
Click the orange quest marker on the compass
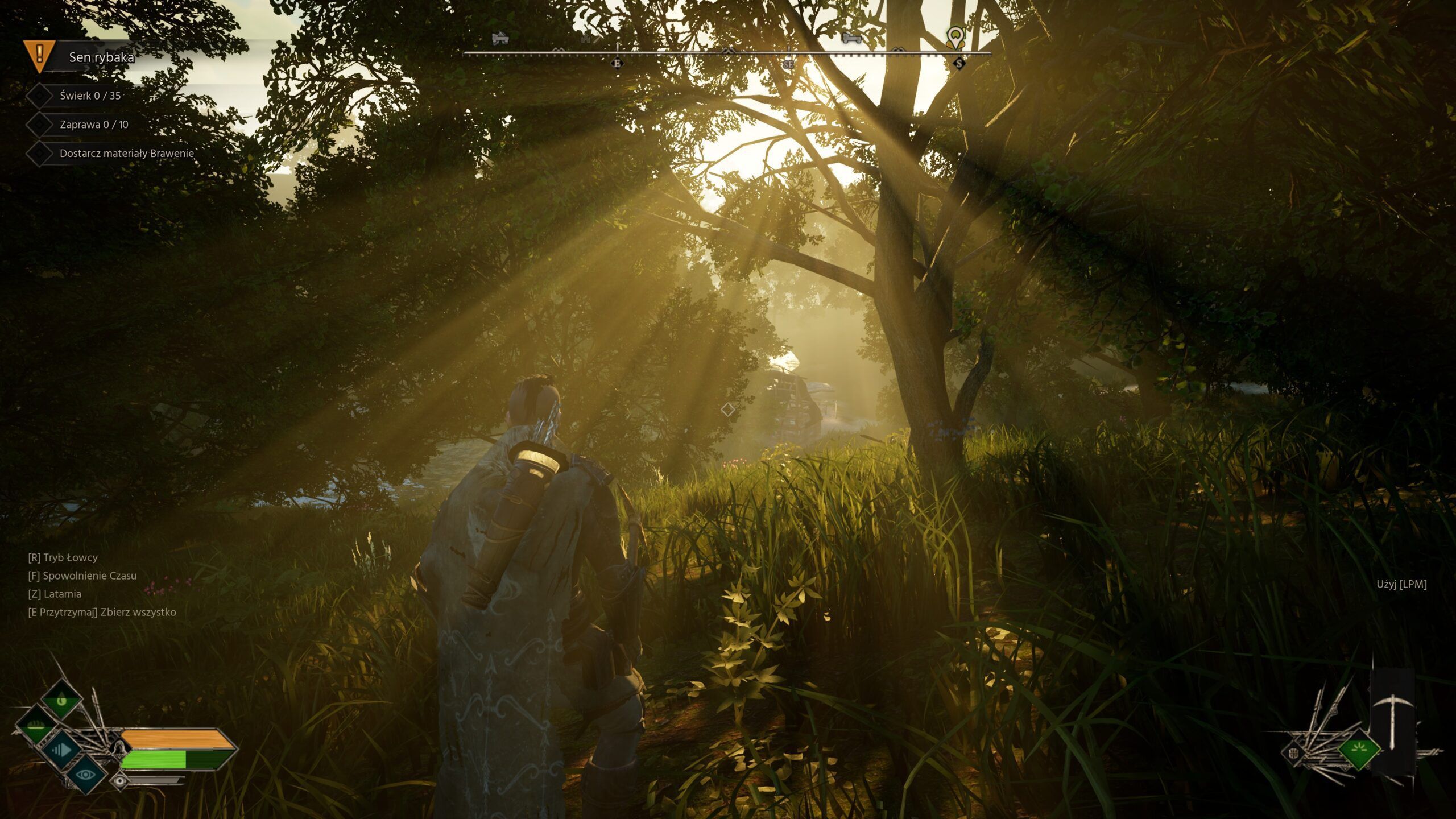click(955, 38)
